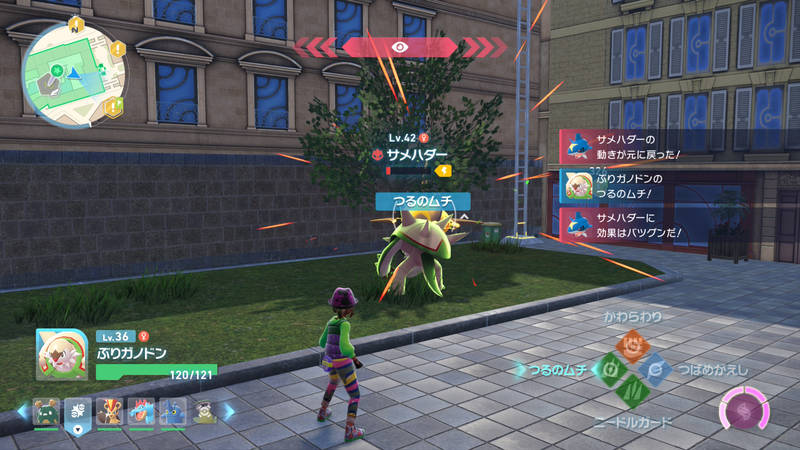This screenshot has height=450, width=800.
Task: Activate the ニードルガード move icon
Action: tap(631, 393)
